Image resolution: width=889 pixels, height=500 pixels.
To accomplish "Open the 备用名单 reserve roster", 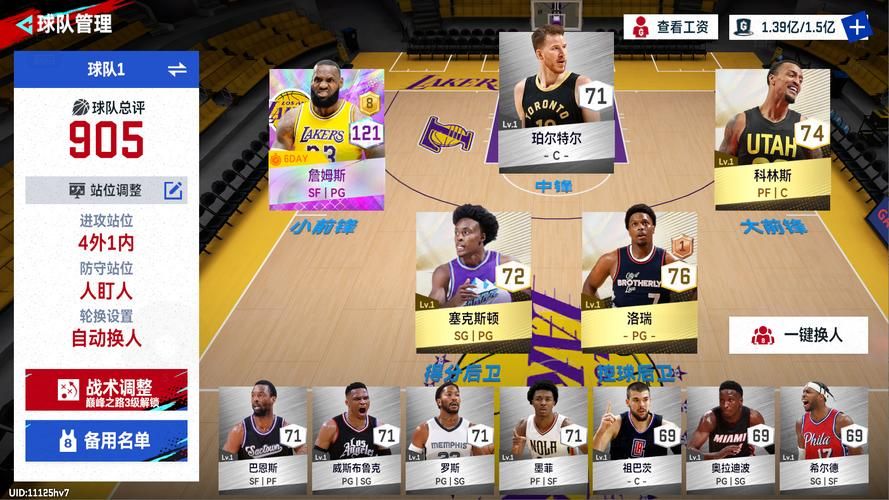I will [x=106, y=440].
